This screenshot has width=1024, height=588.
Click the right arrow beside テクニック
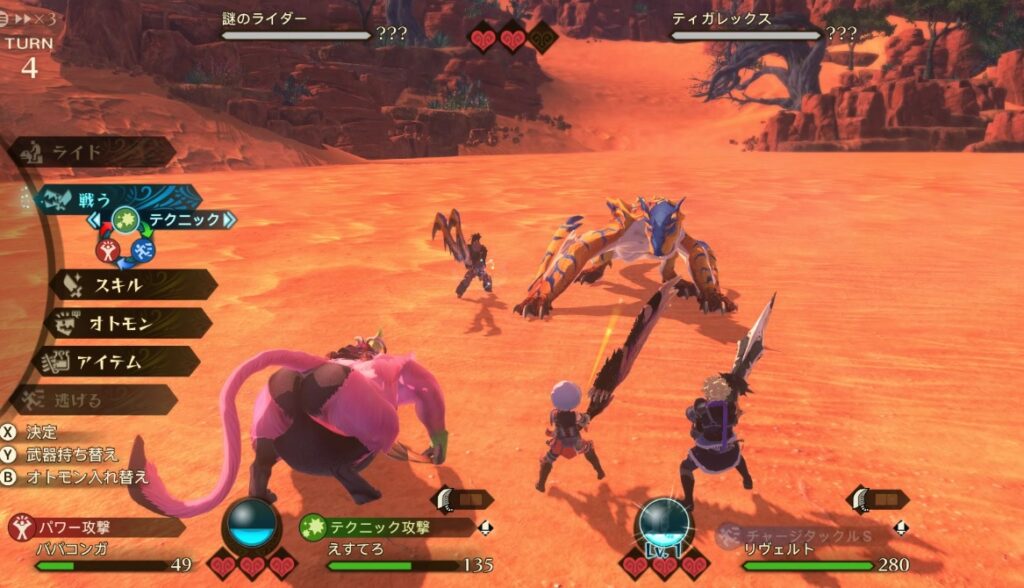[x=229, y=219]
